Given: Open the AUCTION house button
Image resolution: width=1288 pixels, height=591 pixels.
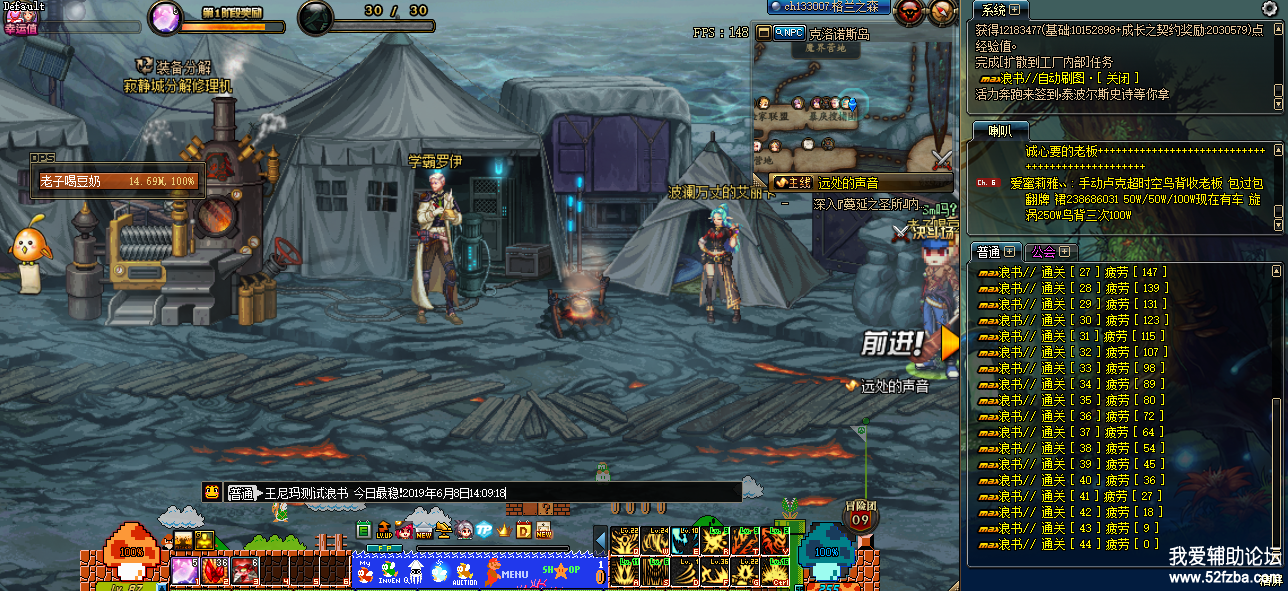Looking at the screenshot, I should 465,572.
